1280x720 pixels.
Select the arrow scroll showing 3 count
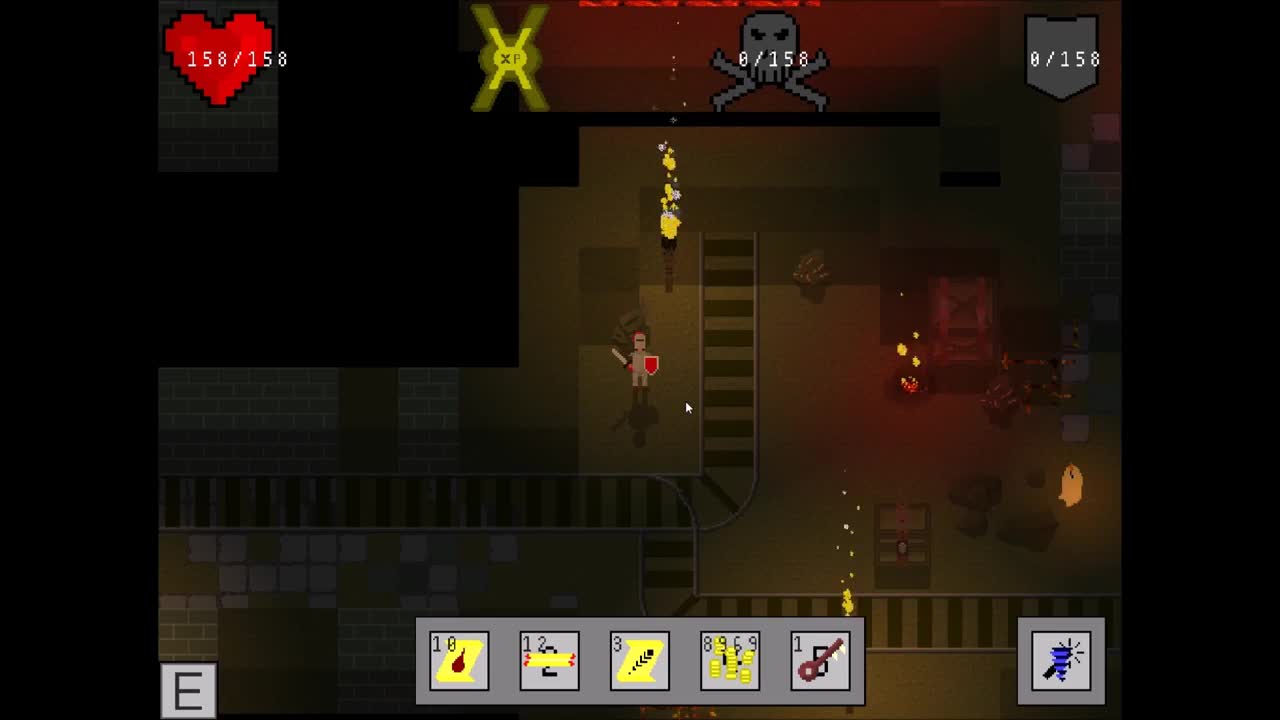[x=640, y=660]
